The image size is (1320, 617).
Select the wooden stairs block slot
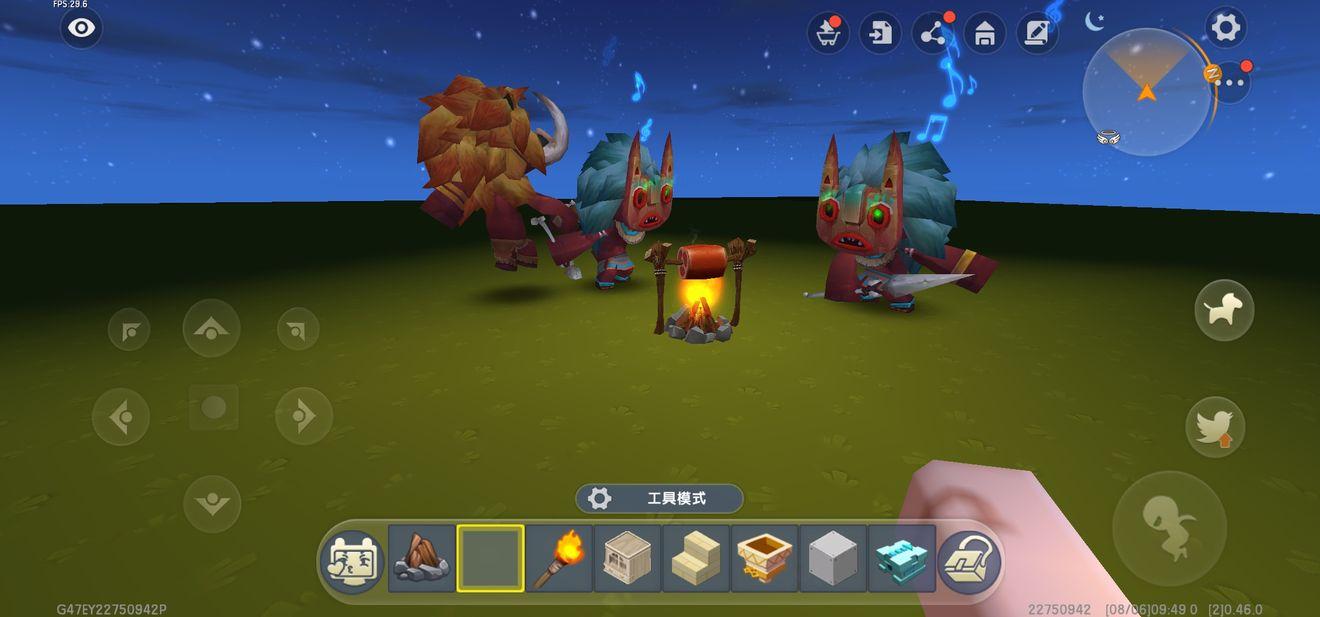click(696, 558)
